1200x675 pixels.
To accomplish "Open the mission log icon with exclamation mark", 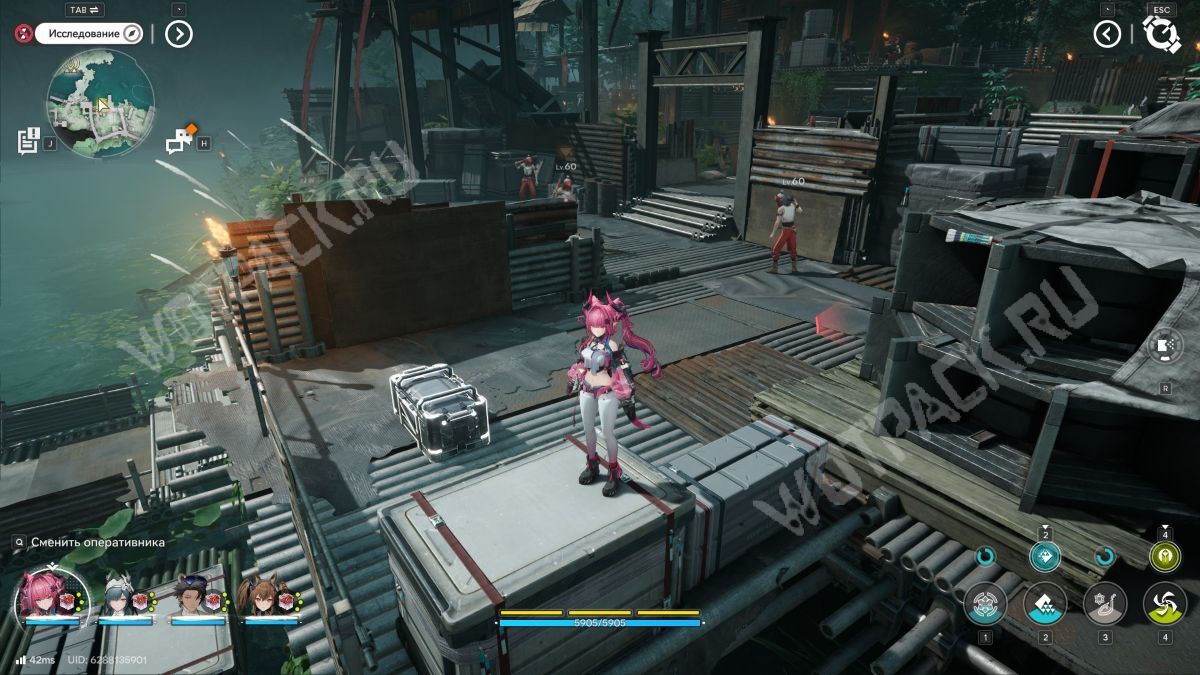I will [x=28, y=140].
